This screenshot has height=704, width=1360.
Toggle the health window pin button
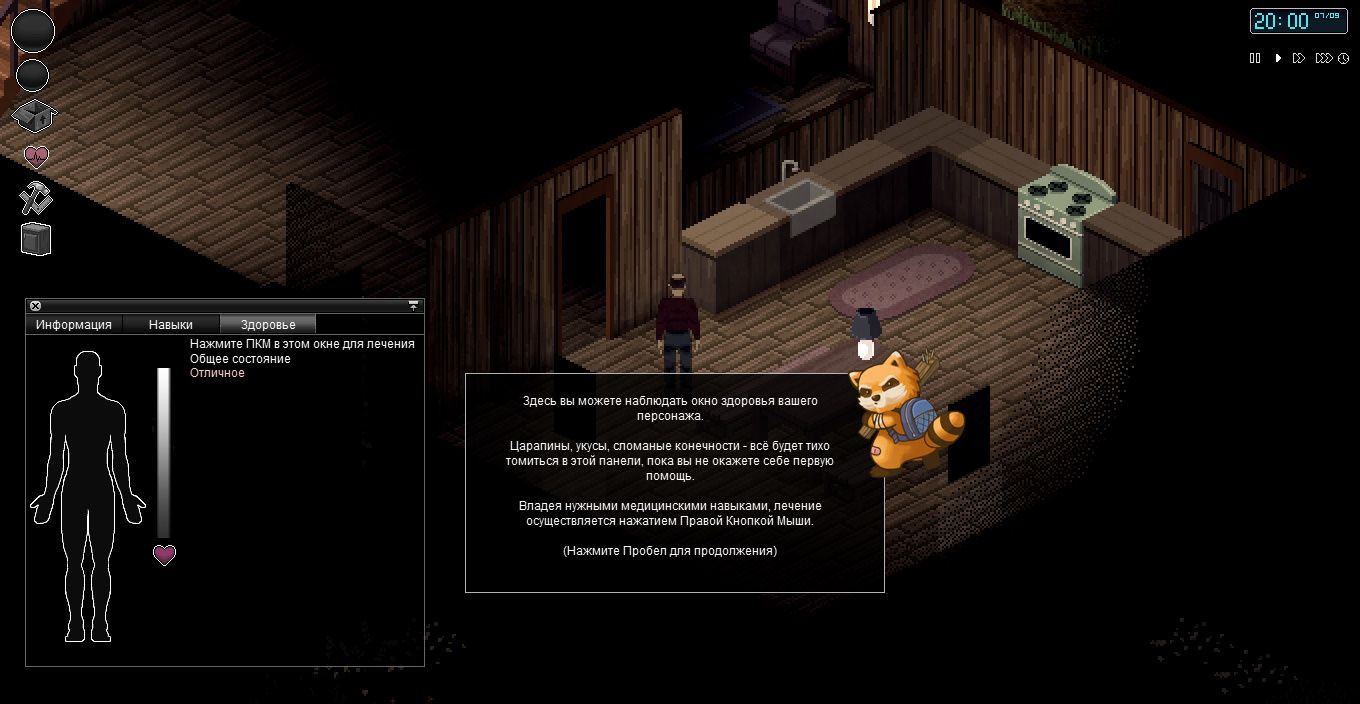(413, 306)
